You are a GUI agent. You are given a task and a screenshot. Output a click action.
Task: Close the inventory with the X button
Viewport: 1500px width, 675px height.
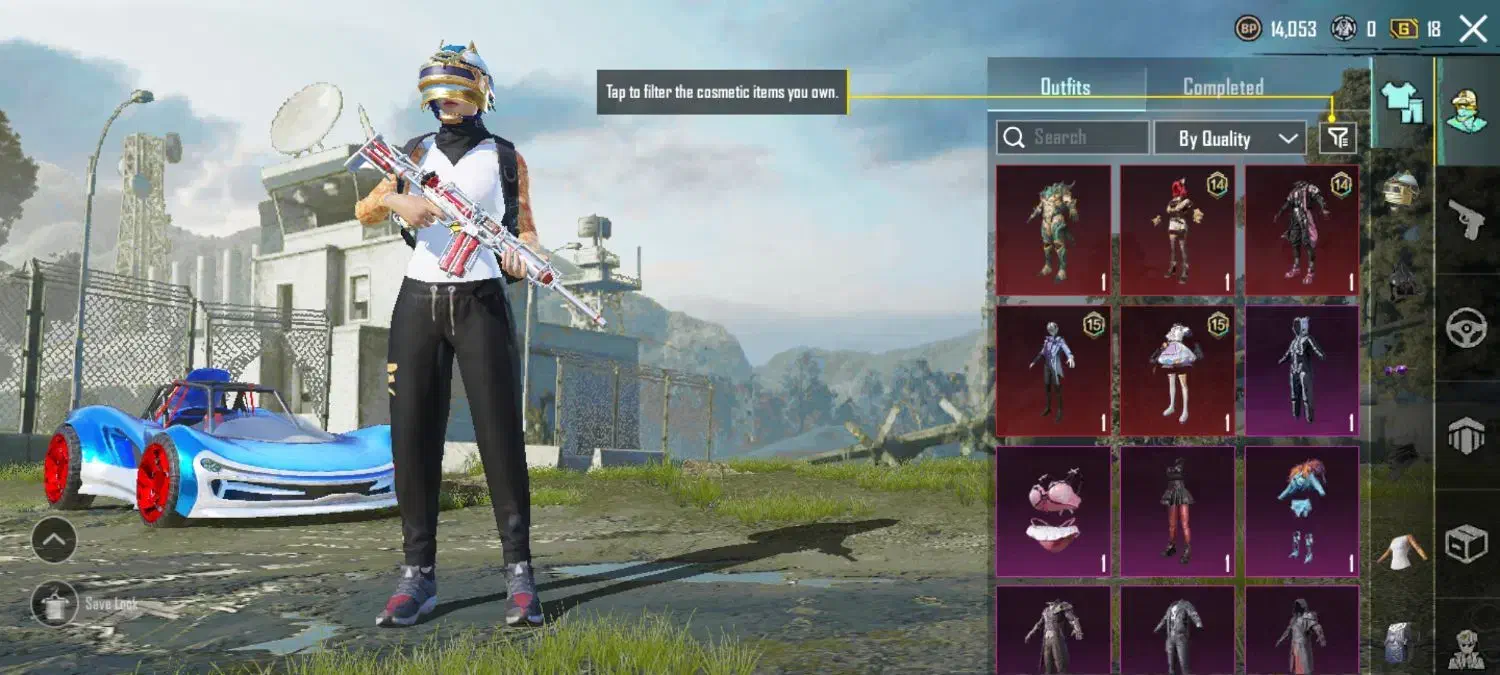(1473, 29)
